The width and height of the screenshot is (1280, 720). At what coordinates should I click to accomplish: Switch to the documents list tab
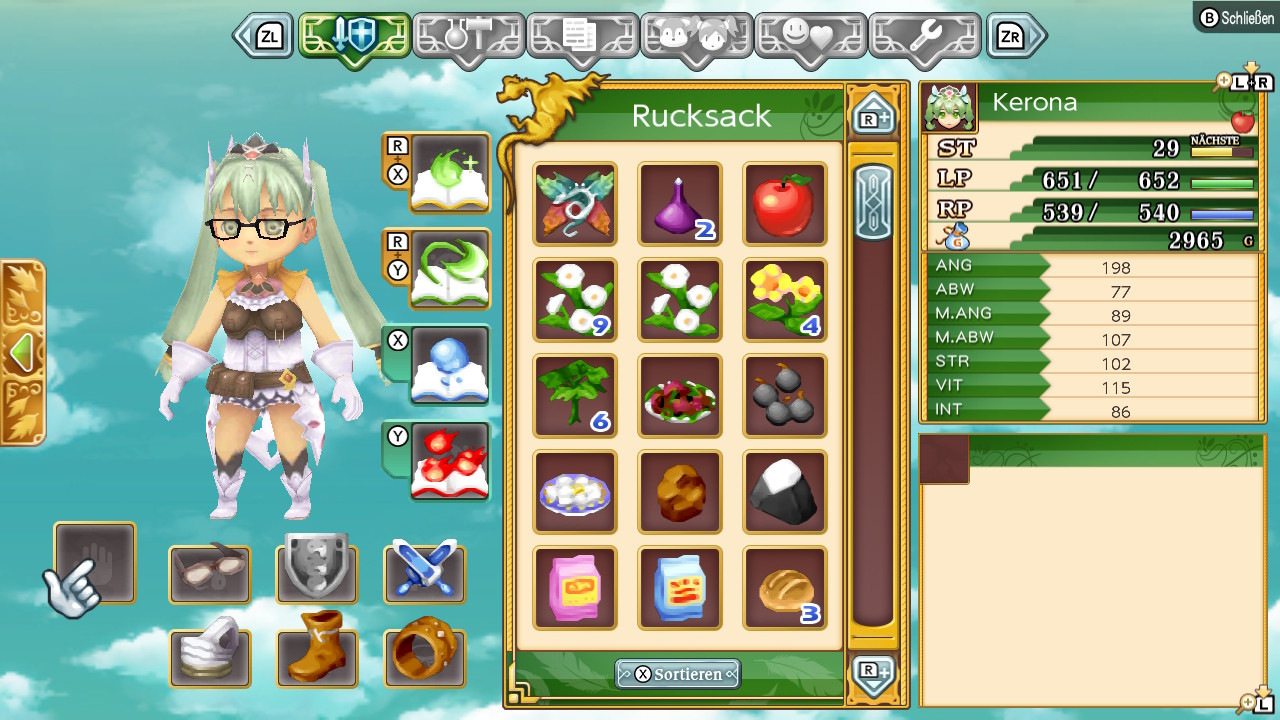[582, 39]
